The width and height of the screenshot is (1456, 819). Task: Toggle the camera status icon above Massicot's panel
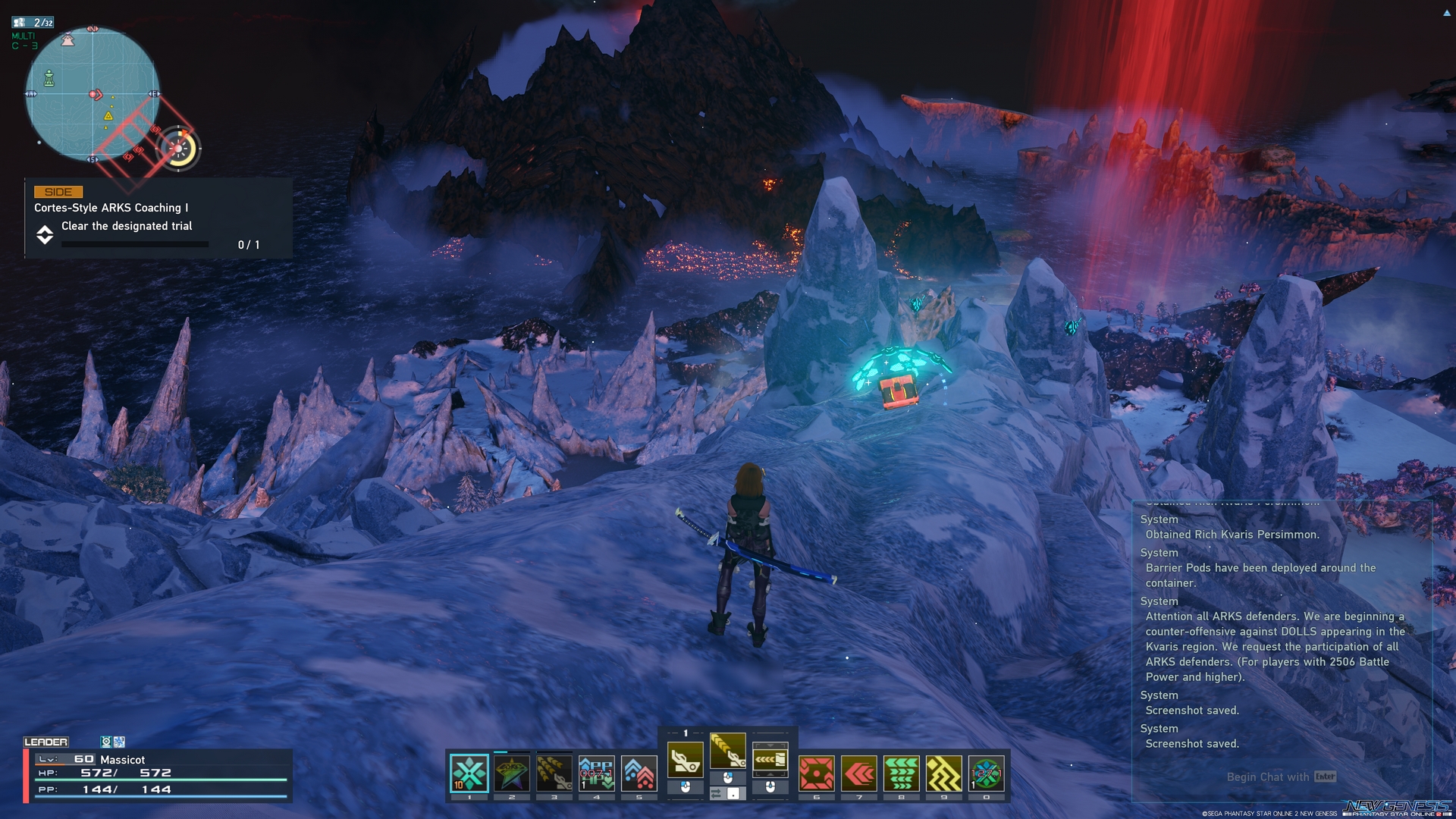106,742
